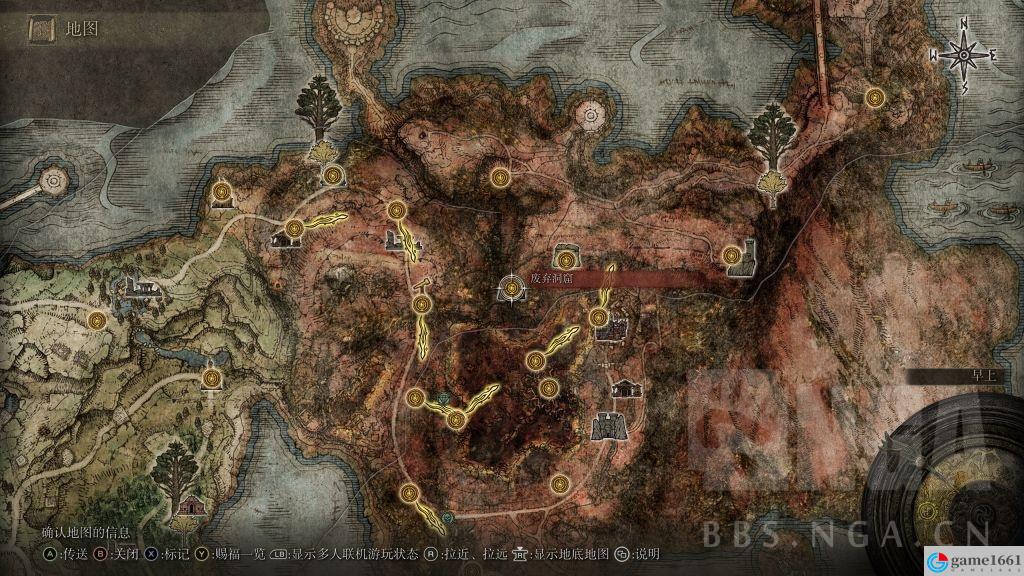Choose the grace marker near the northeast bridge
1024x576 pixels.
click(x=876, y=97)
